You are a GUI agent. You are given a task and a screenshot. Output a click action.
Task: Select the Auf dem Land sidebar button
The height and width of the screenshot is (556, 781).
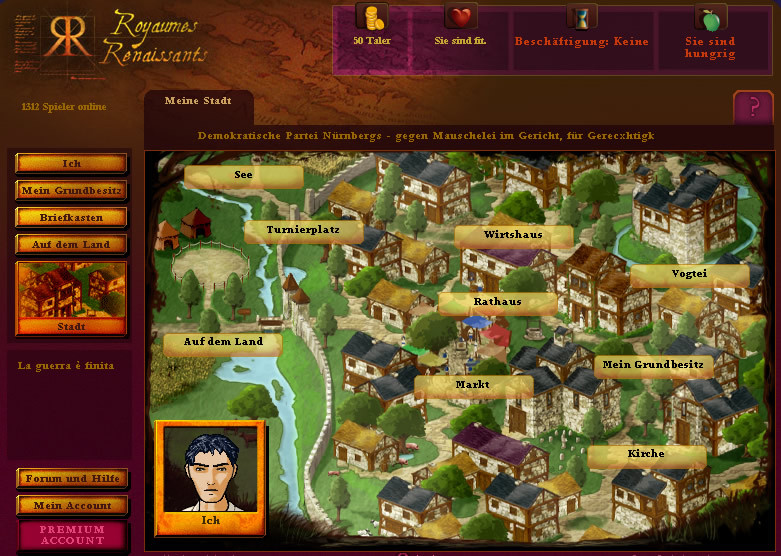coord(71,244)
